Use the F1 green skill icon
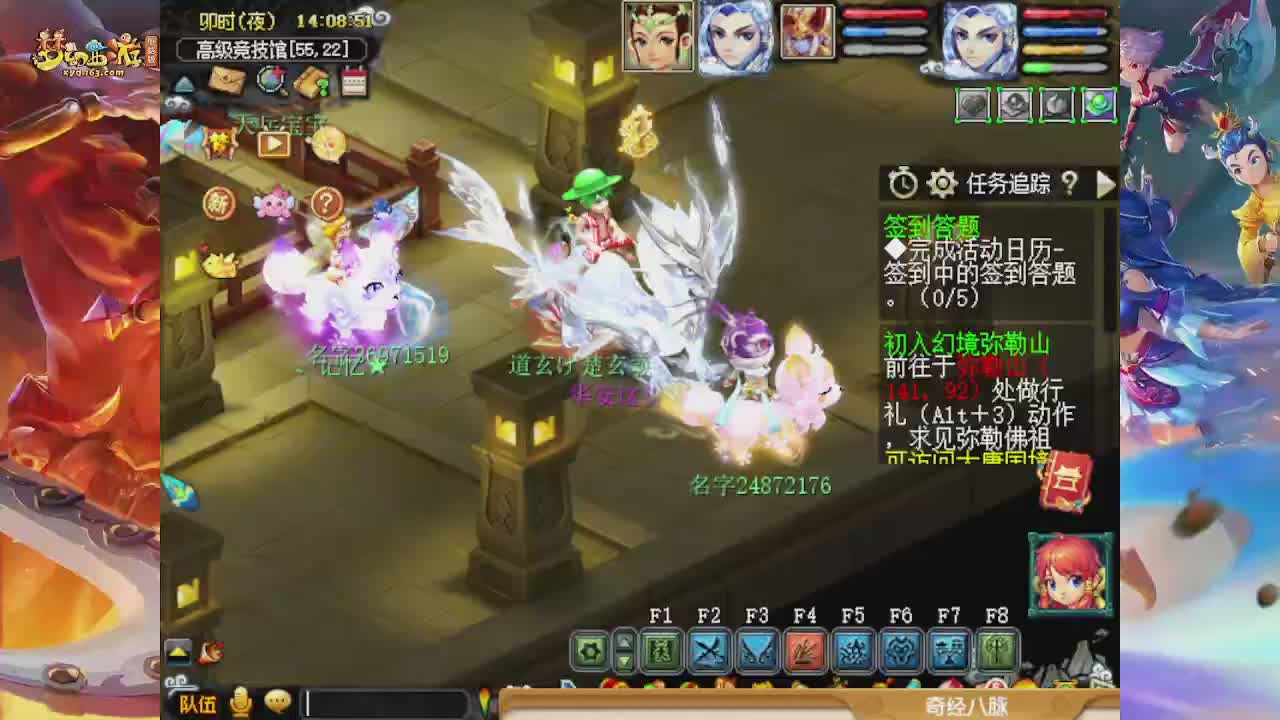Screen dimensions: 1280x720 coord(661,652)
